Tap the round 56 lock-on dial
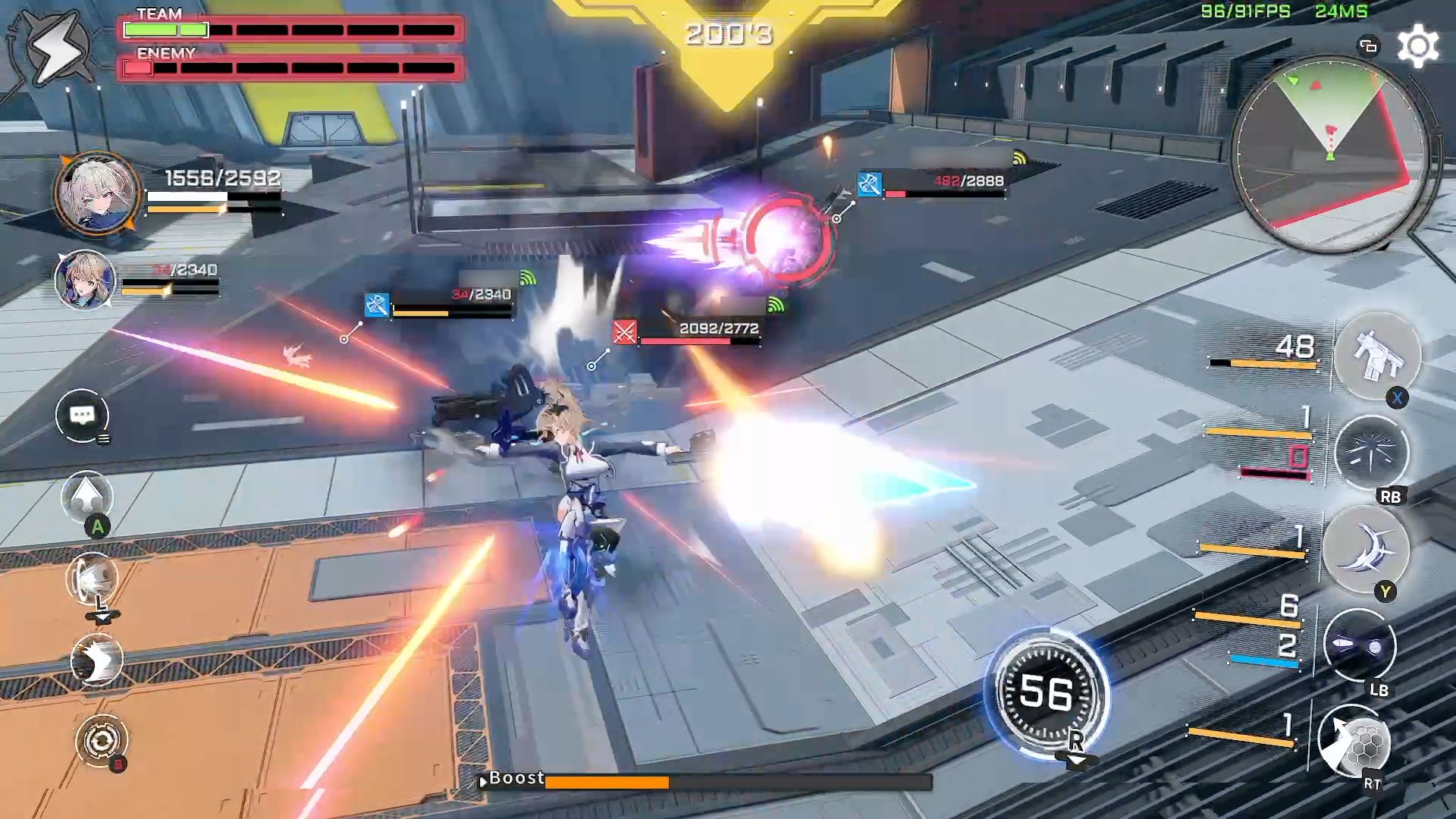Image resolution: width=1456 pixels, height=819 pixels. pyautogui.click(x=1046, y=692)
